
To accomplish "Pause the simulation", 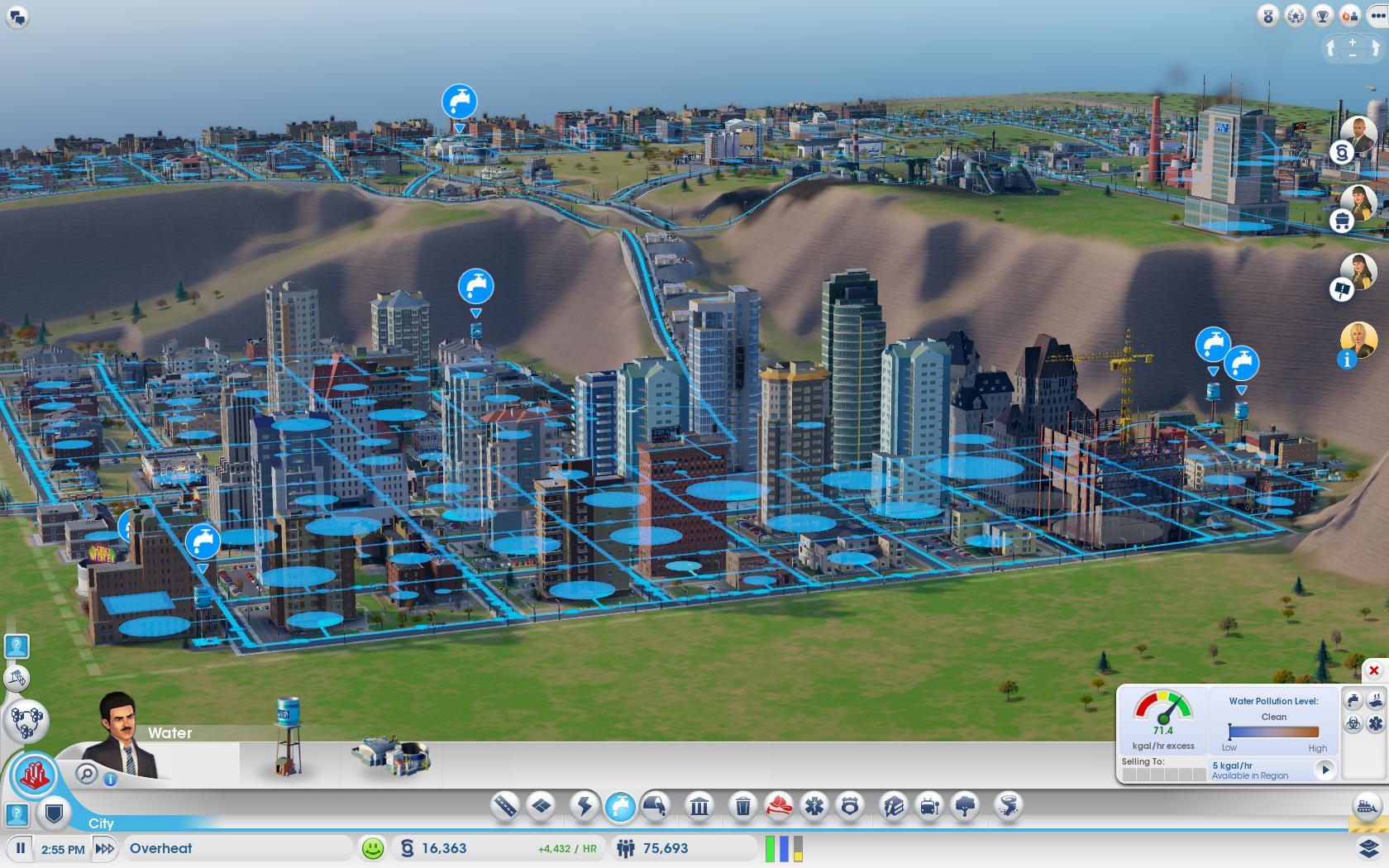I will click(x=21, y=848).
